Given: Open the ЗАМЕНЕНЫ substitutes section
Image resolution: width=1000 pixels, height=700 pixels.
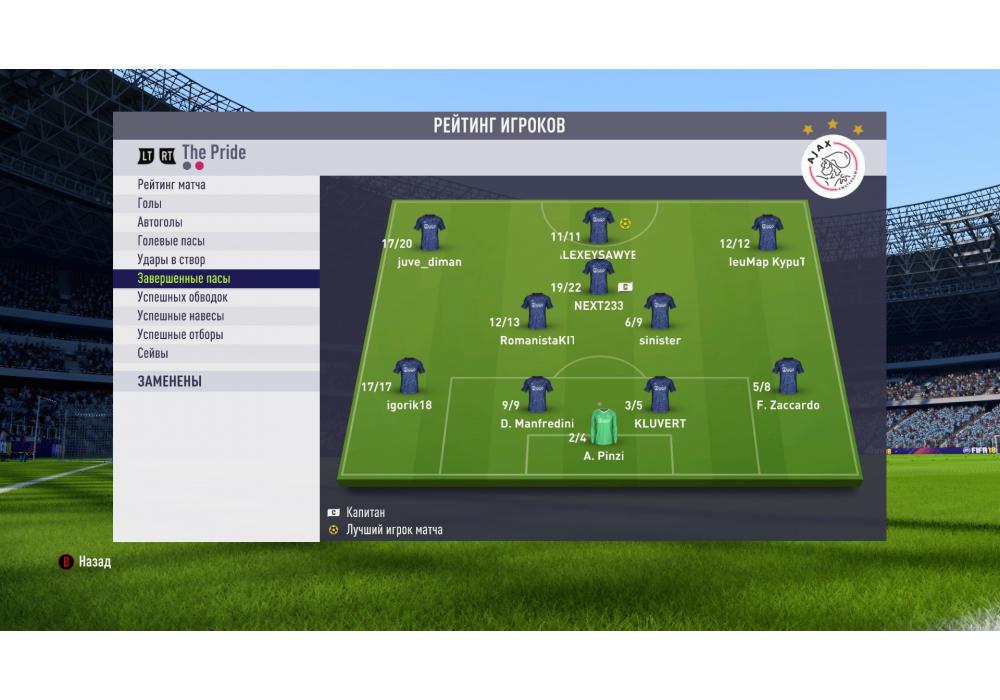Looking at the screenshot, I should [x=170, y=381].
